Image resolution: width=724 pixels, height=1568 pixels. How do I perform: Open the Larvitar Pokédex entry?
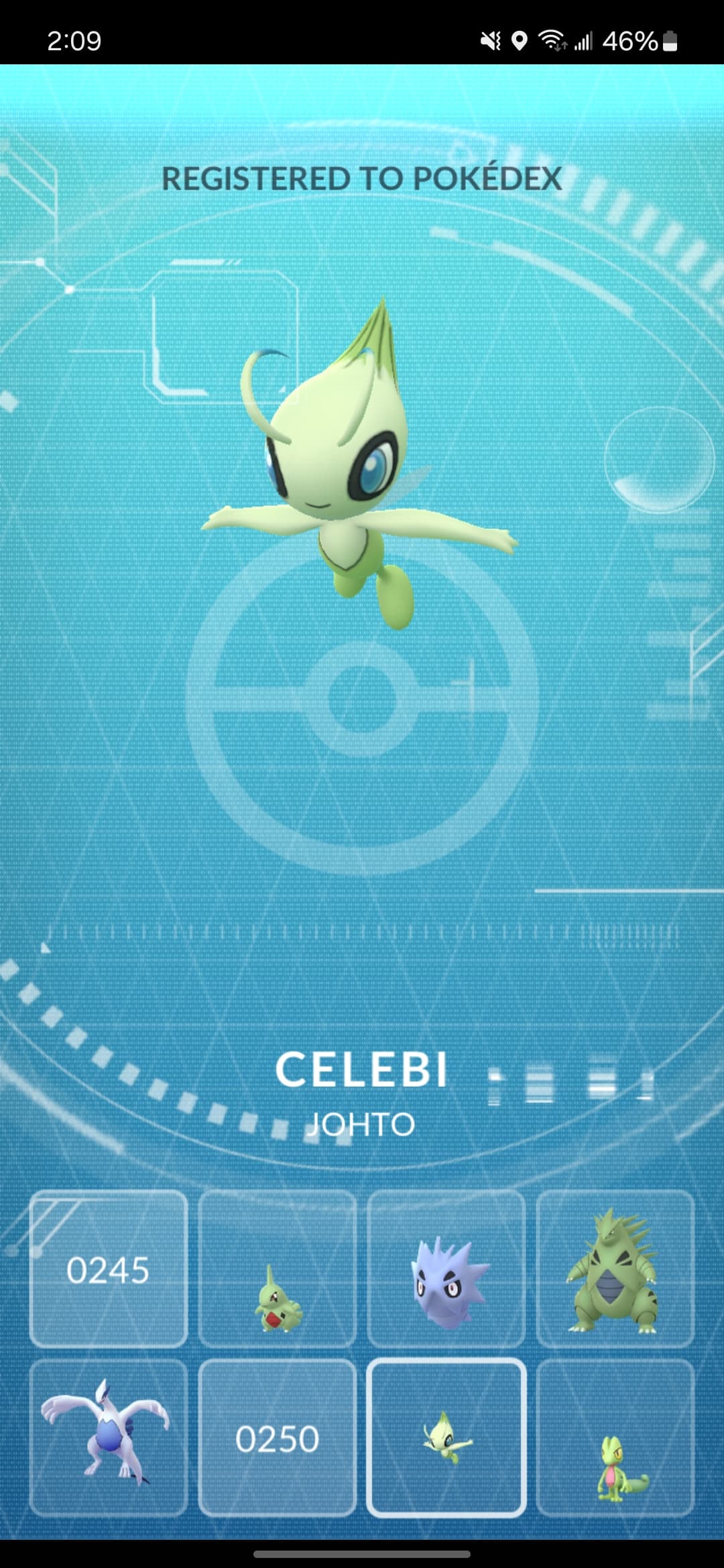278,1269
